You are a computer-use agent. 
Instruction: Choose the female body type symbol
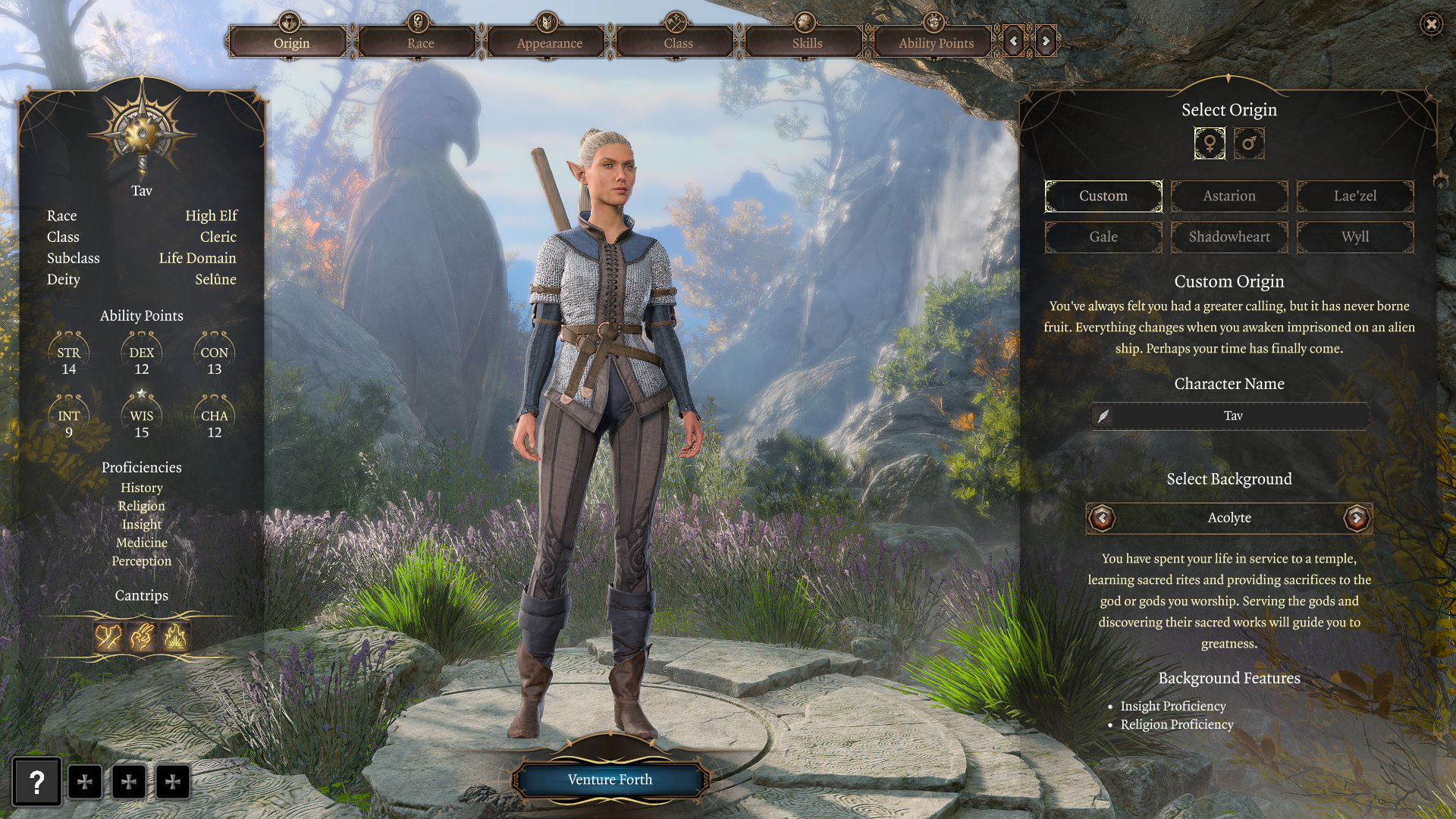tap(1210, 143)
